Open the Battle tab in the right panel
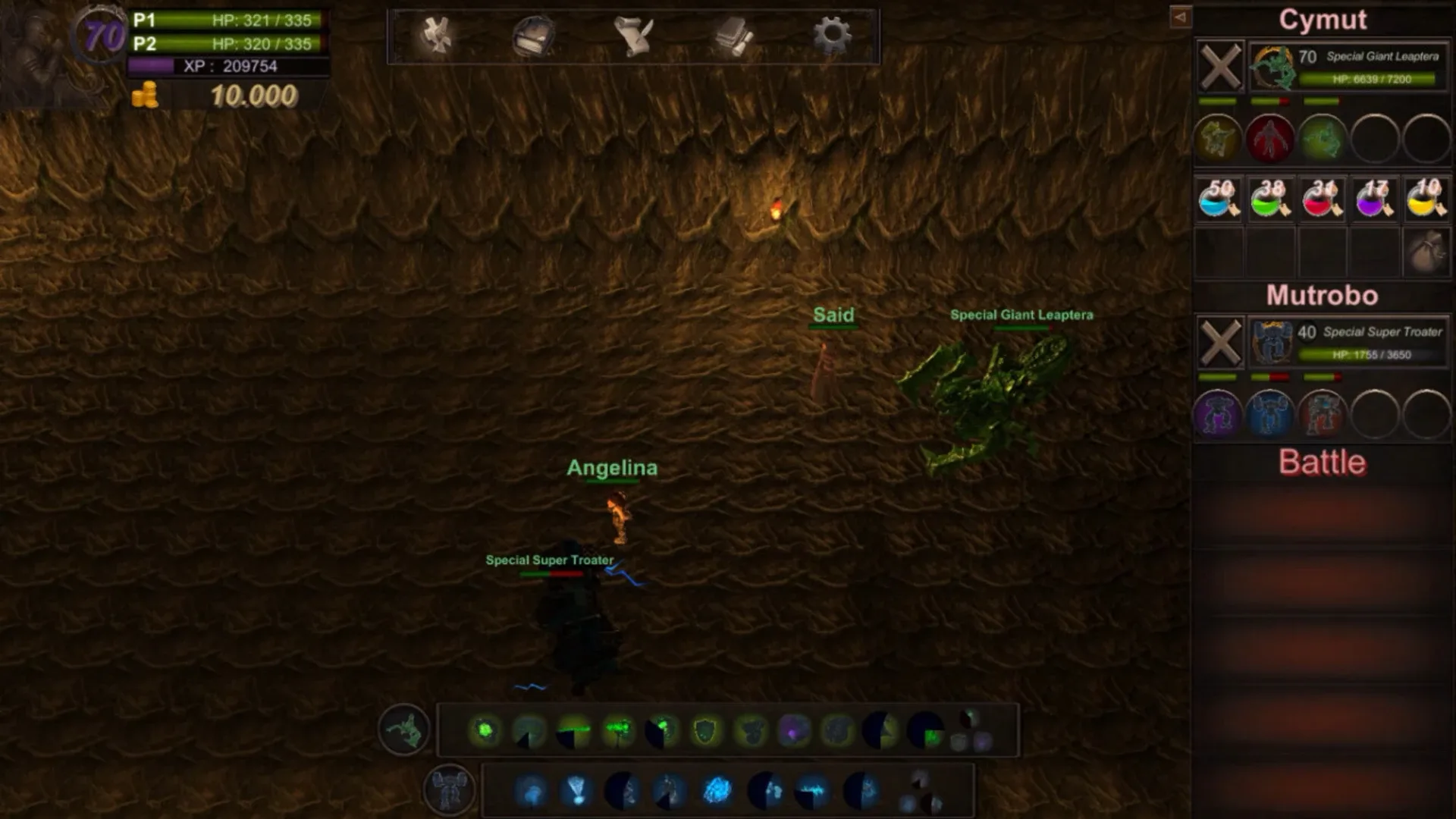Screen dimensions: 1456x819 point(1321,462)
